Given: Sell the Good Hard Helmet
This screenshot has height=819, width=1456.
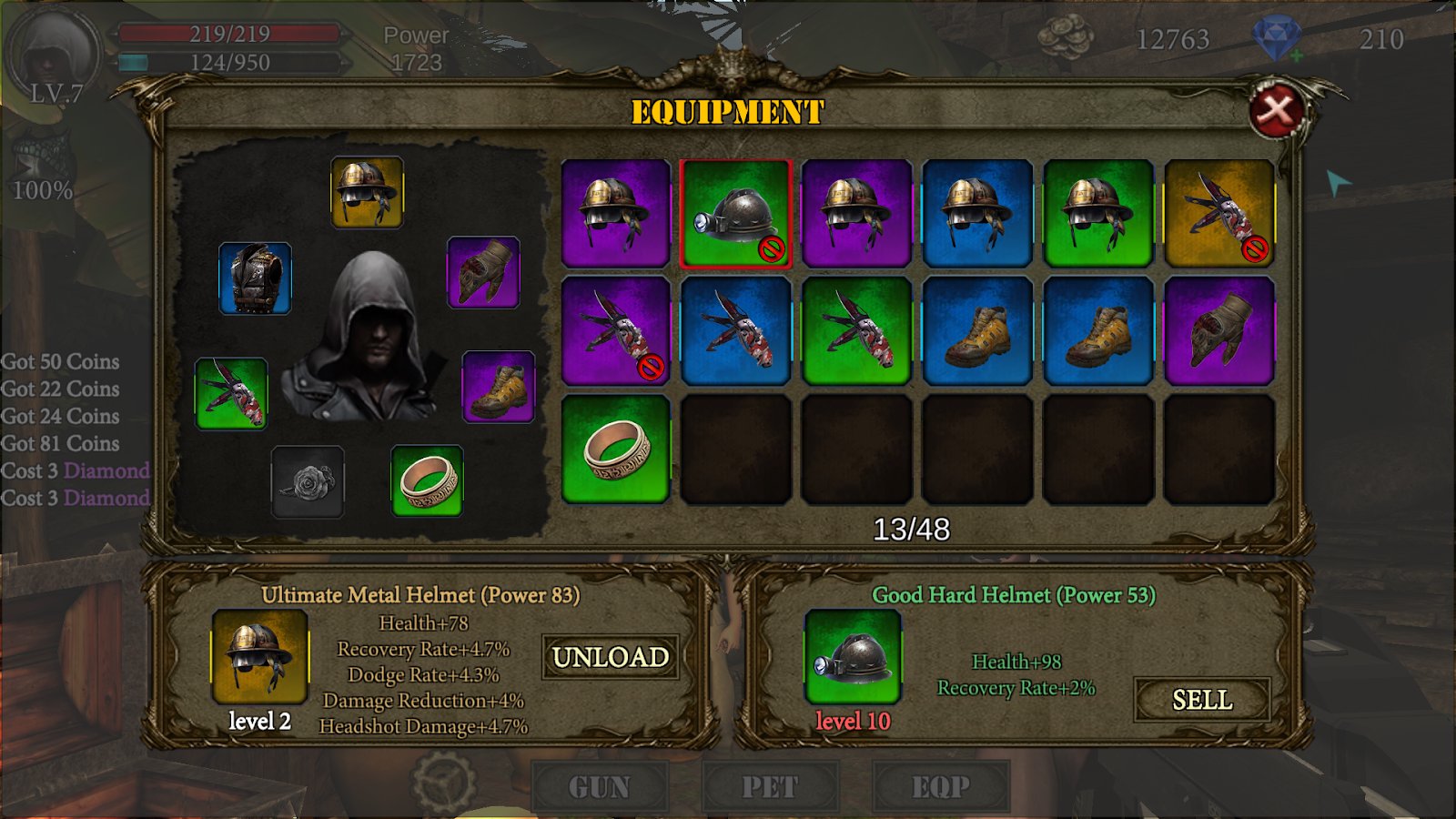Looking at the screenshot, I should point(1201,700).
